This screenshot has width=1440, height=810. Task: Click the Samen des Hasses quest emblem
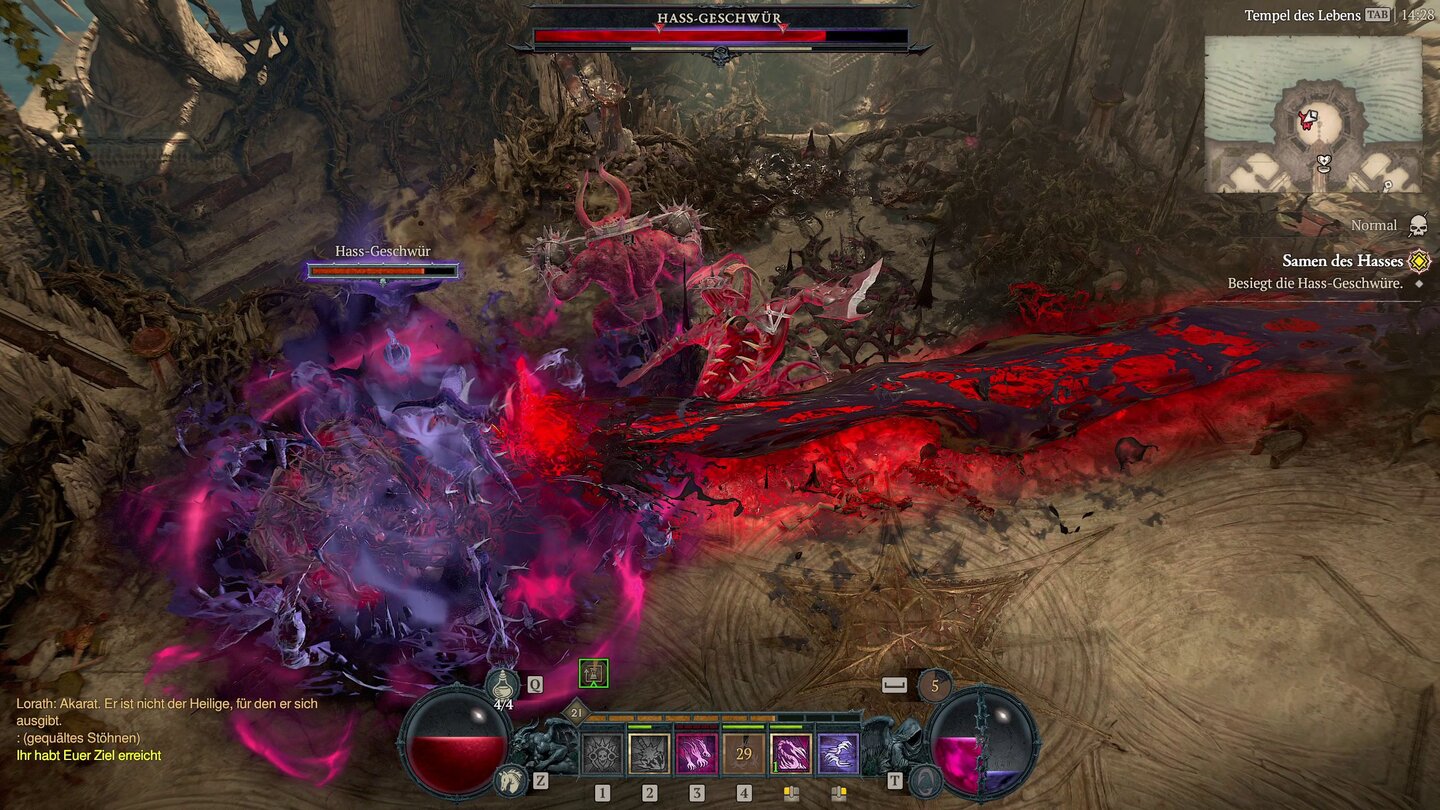(x=1417, y=260)
